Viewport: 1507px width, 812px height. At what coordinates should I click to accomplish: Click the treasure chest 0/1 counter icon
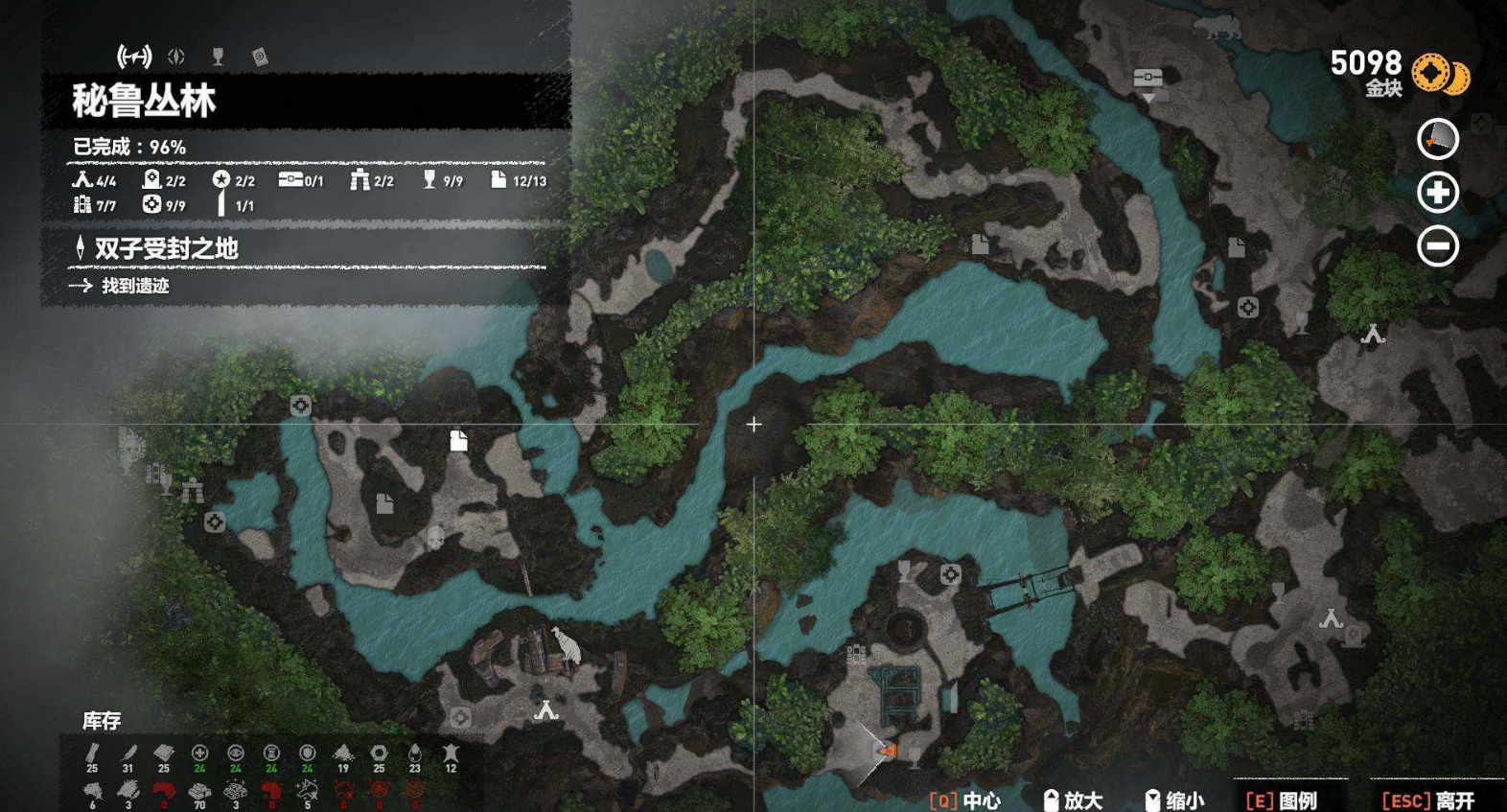point(290,179)
